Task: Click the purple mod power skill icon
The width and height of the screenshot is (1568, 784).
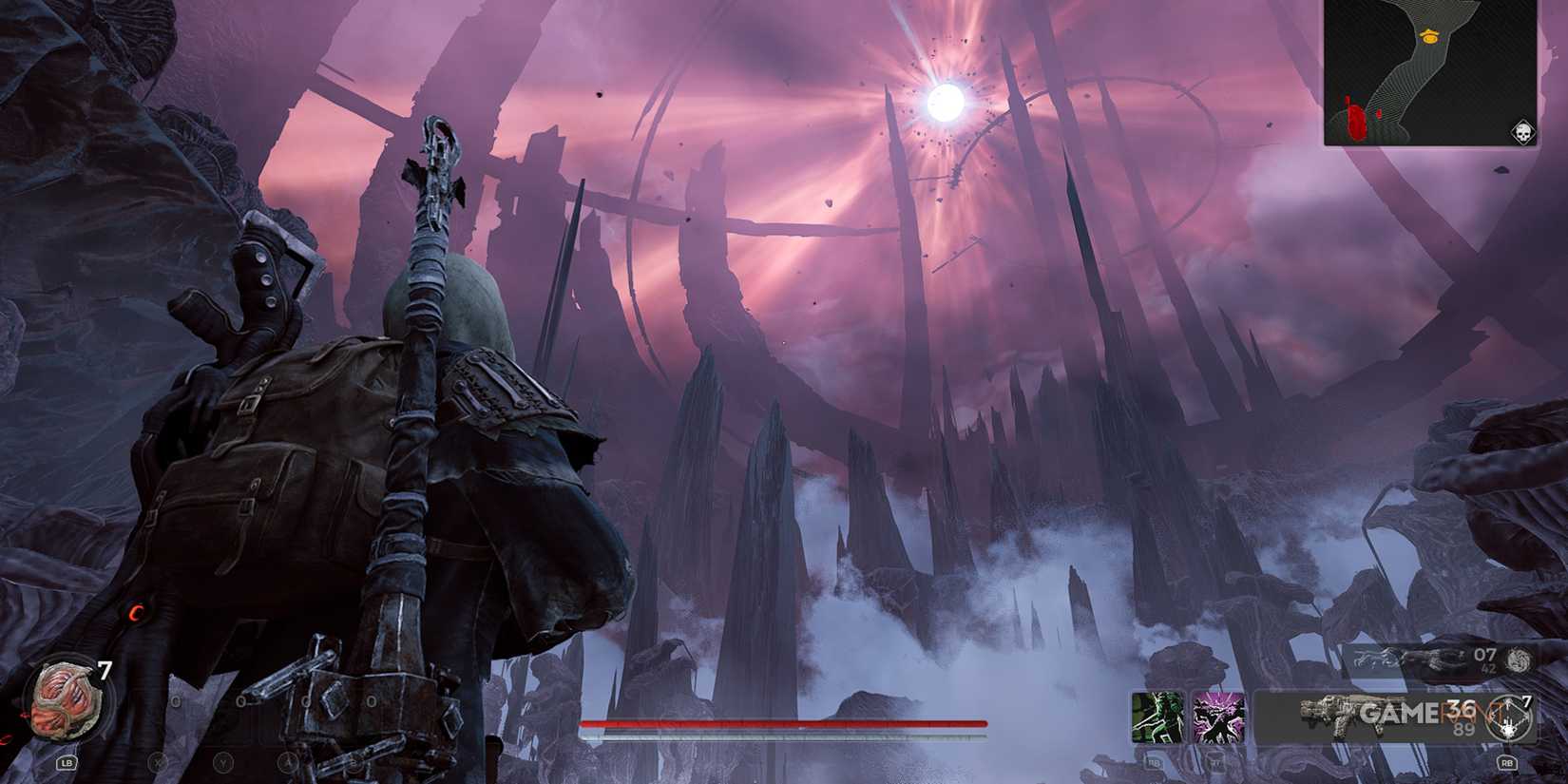Action: (1217, 717)
